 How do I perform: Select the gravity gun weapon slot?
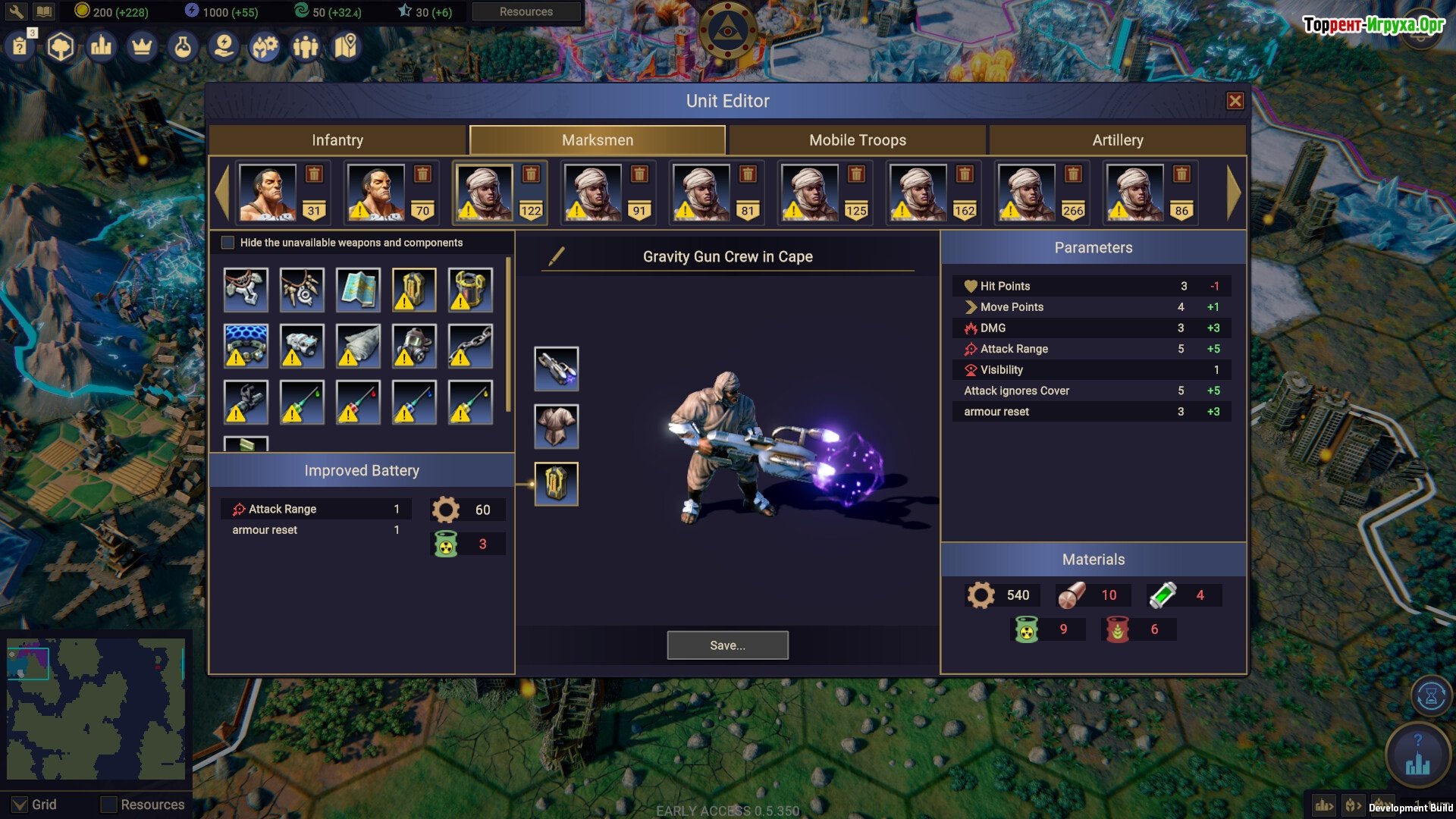click(x=556, y=369)
